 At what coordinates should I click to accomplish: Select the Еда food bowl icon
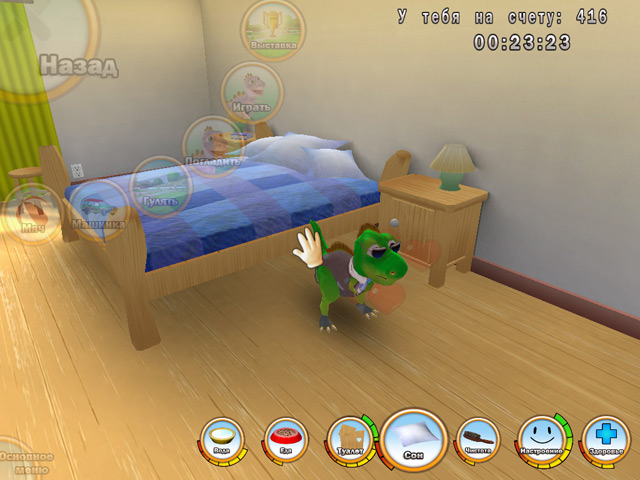tap(287, 439)
